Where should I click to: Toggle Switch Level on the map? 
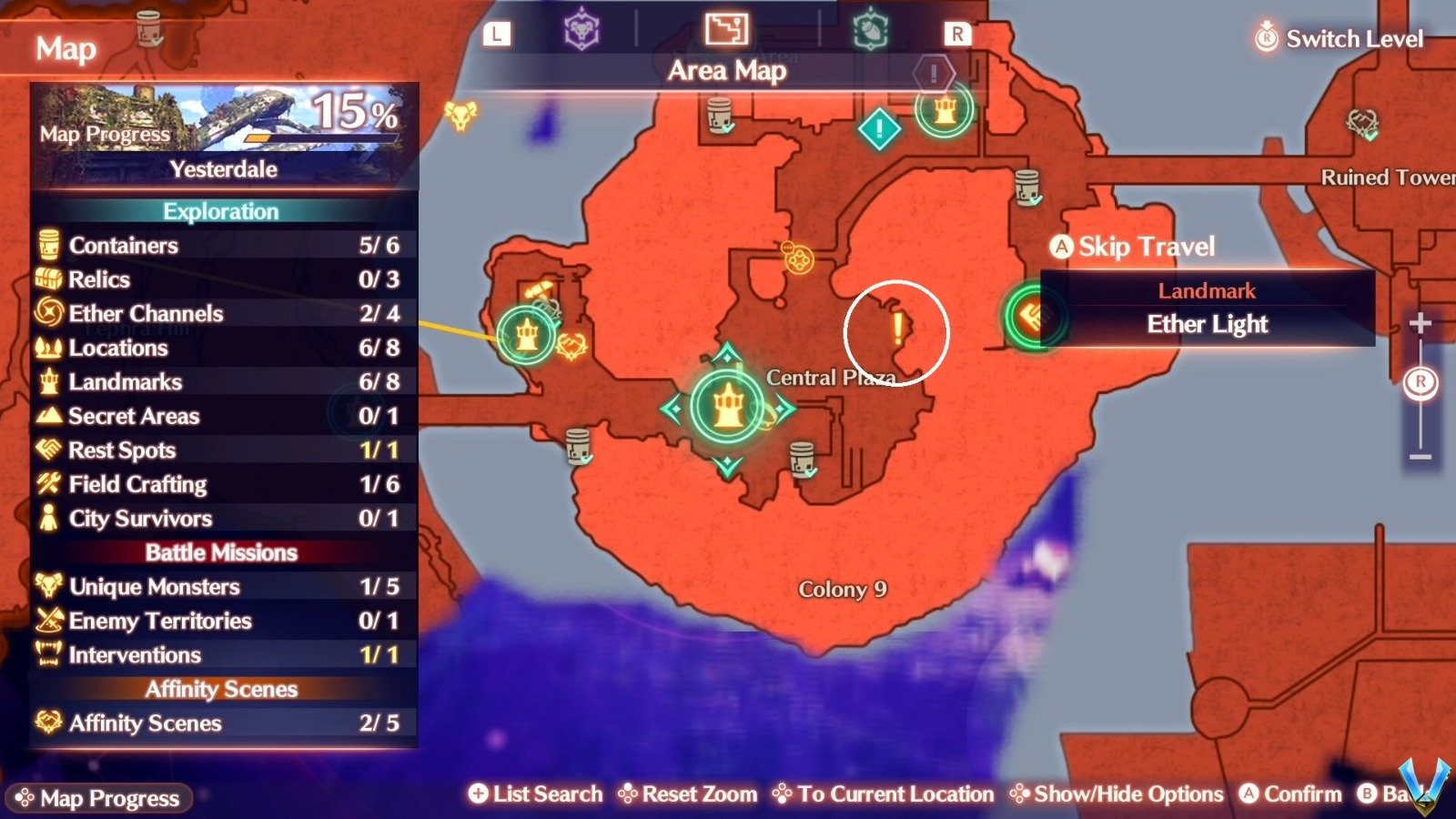1339,38
